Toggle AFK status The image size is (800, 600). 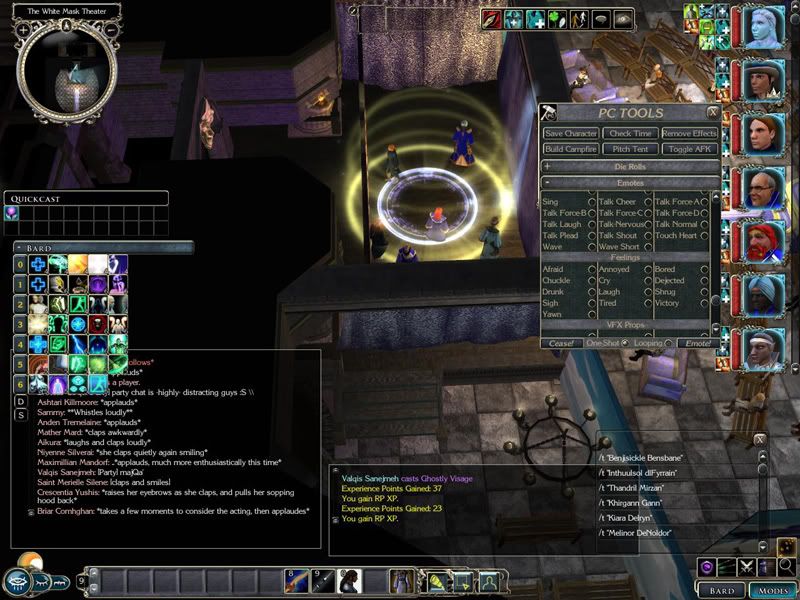689,149
